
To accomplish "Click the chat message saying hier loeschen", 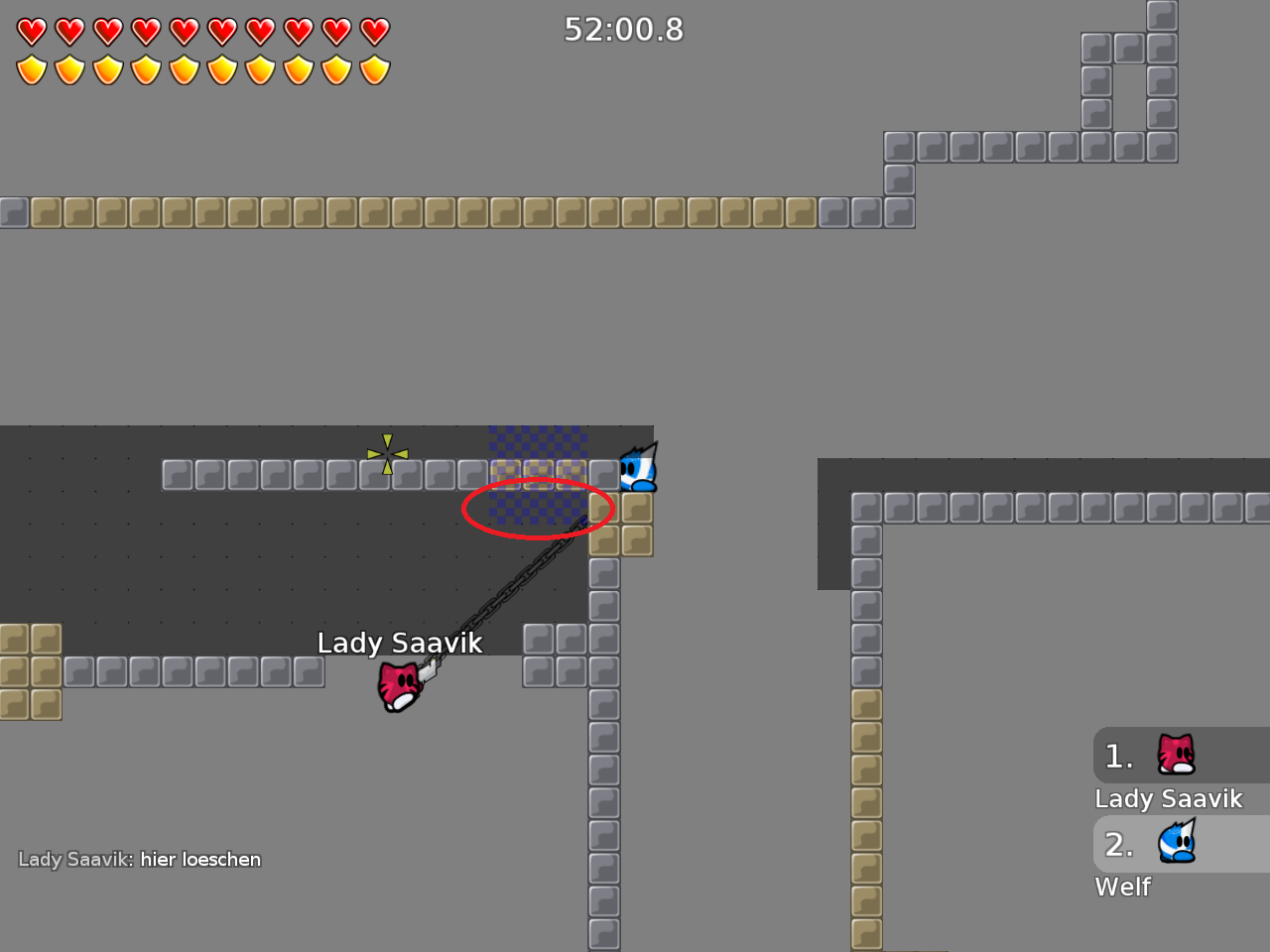I will click(198, 859).
